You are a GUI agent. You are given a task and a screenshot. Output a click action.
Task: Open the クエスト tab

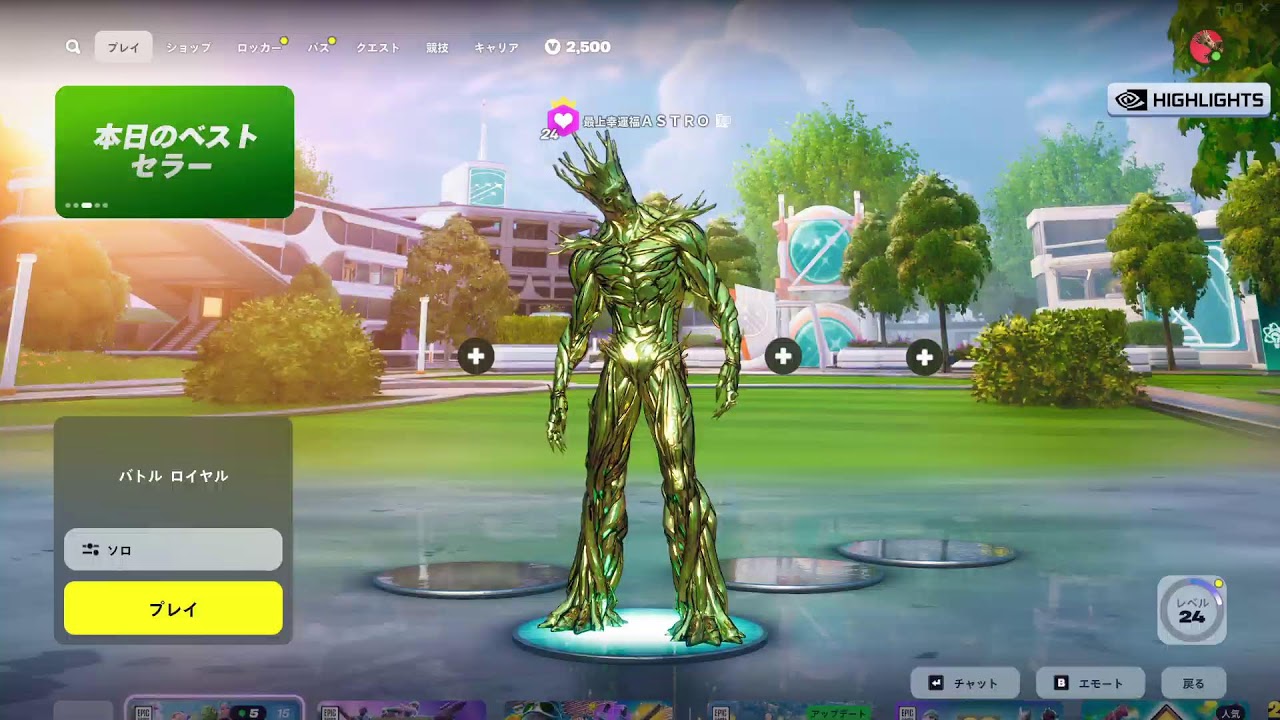tap(378, 47)
